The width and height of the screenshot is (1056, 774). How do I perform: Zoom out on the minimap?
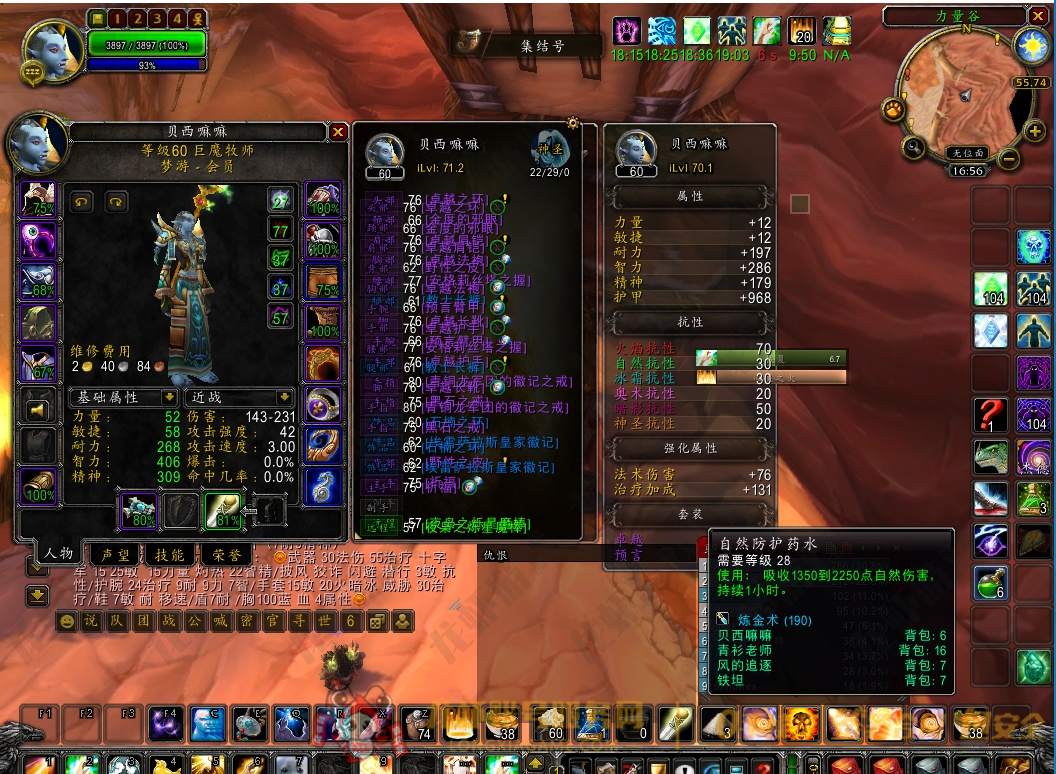(1009, 158)
